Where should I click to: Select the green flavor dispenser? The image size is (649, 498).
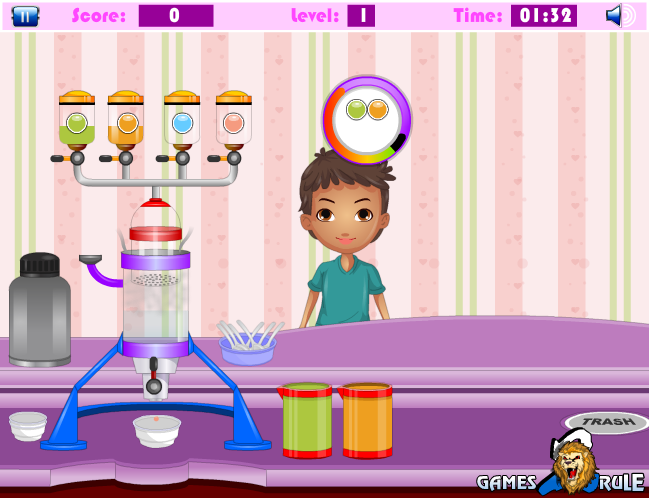(77, 121)
